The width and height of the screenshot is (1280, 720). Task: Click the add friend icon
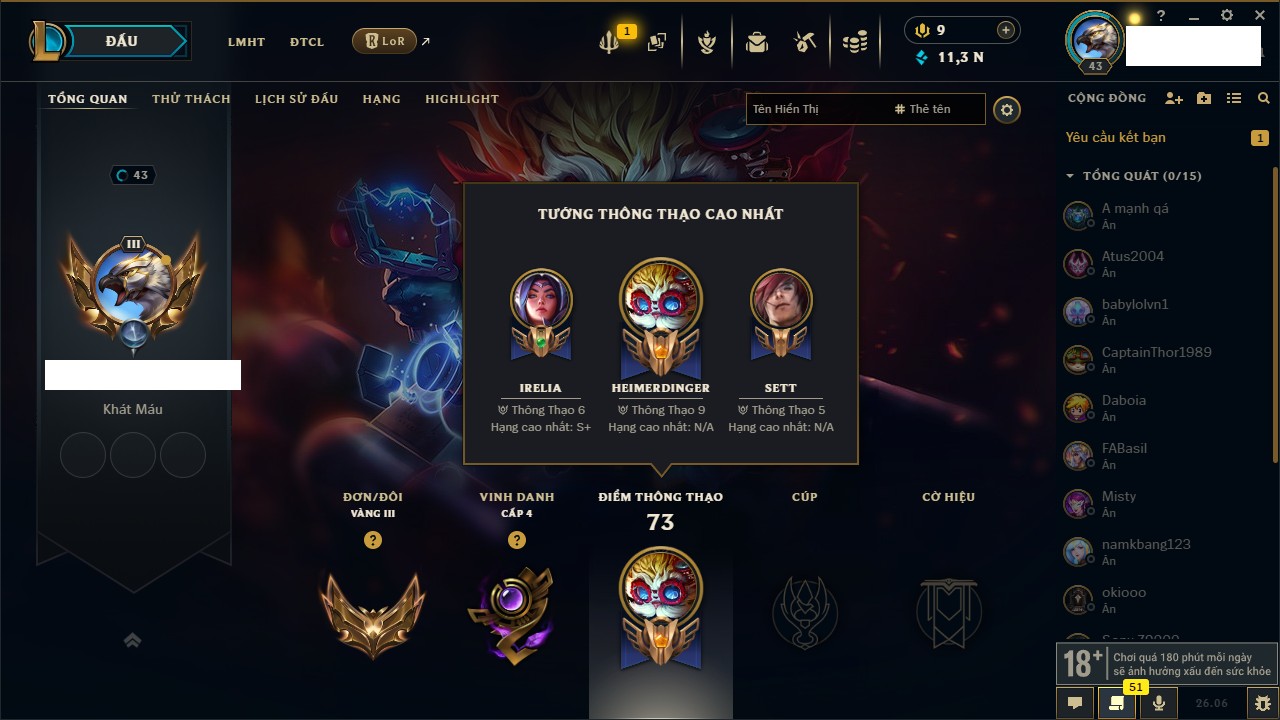point(1174,98)
